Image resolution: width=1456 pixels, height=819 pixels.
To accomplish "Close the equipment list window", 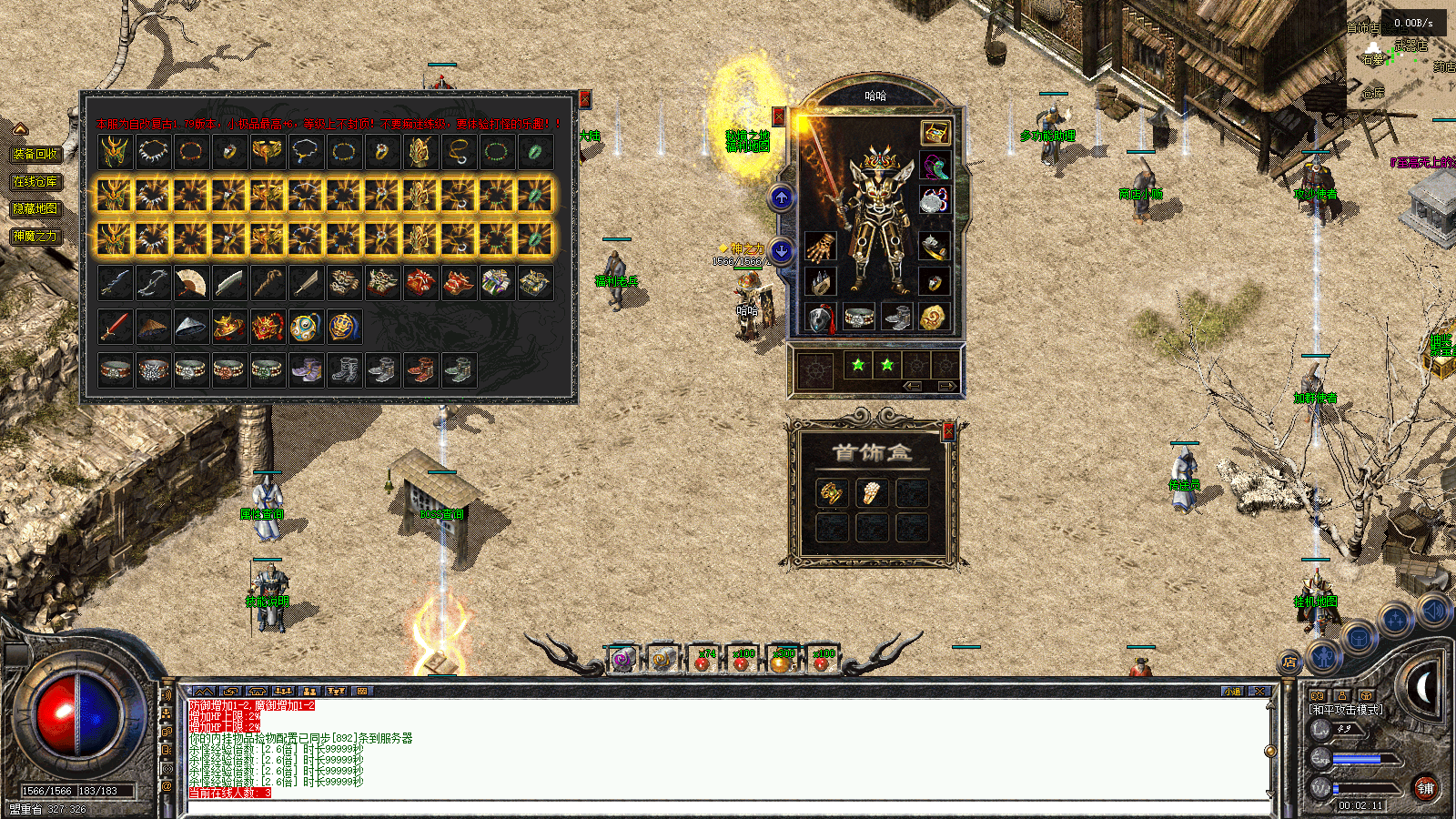I will tap(585, 99).
